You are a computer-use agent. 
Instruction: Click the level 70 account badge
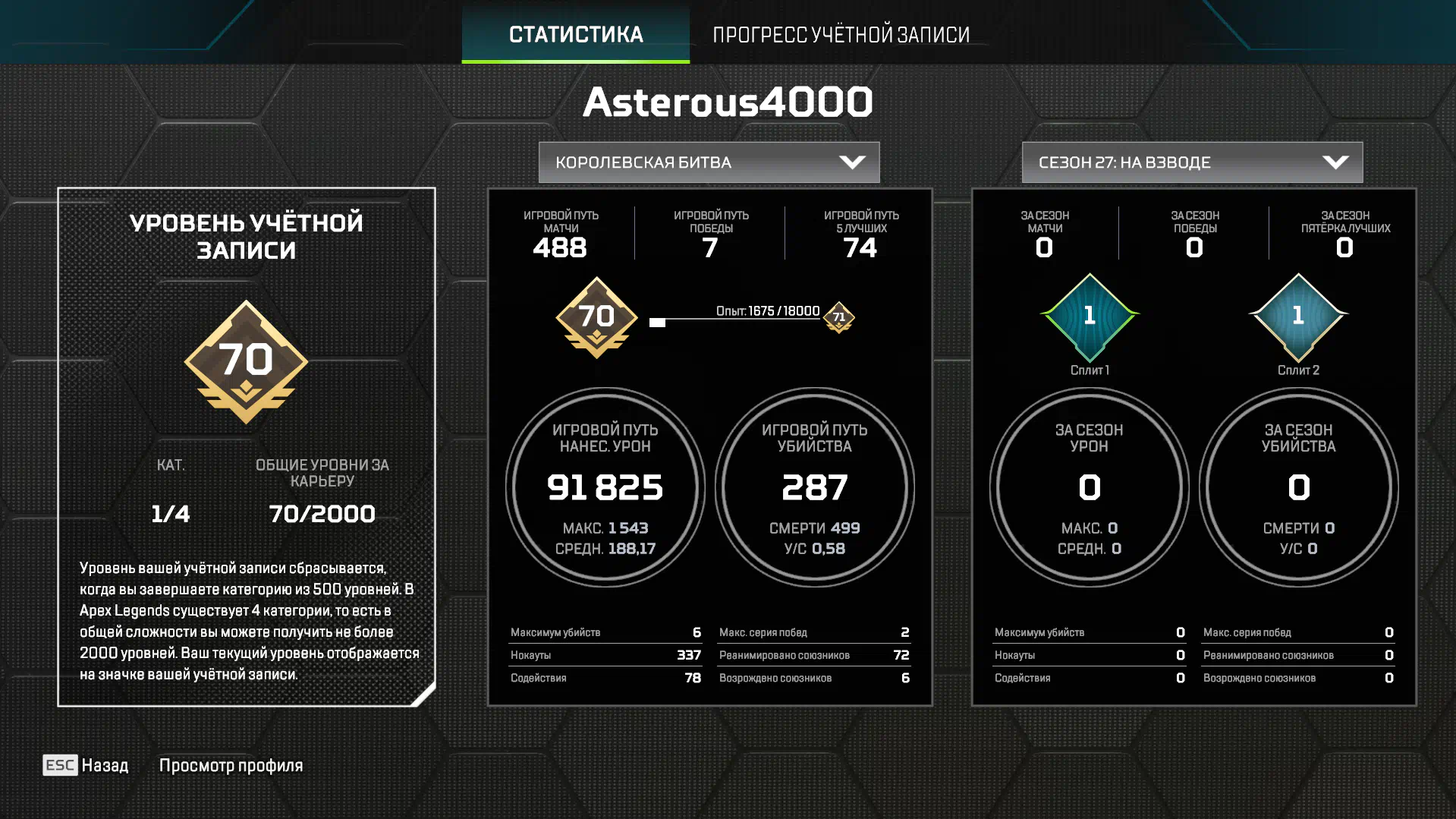246,362
